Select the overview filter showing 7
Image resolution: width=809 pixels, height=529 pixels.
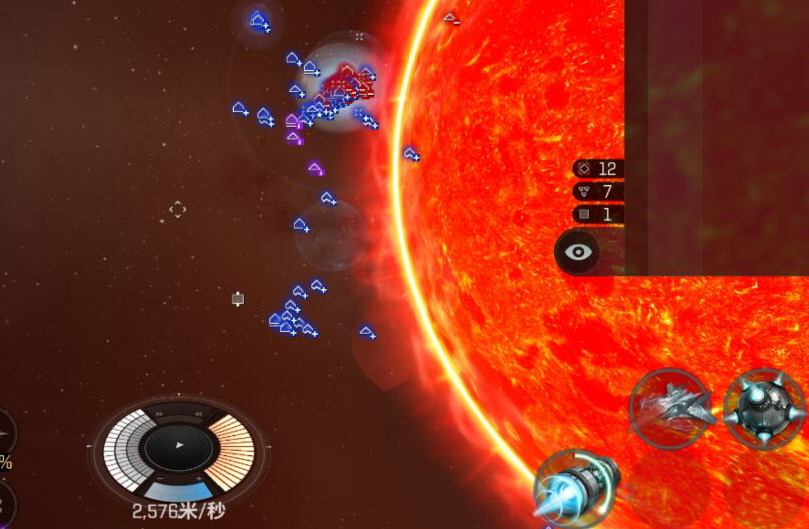click(x=598, y=191)
